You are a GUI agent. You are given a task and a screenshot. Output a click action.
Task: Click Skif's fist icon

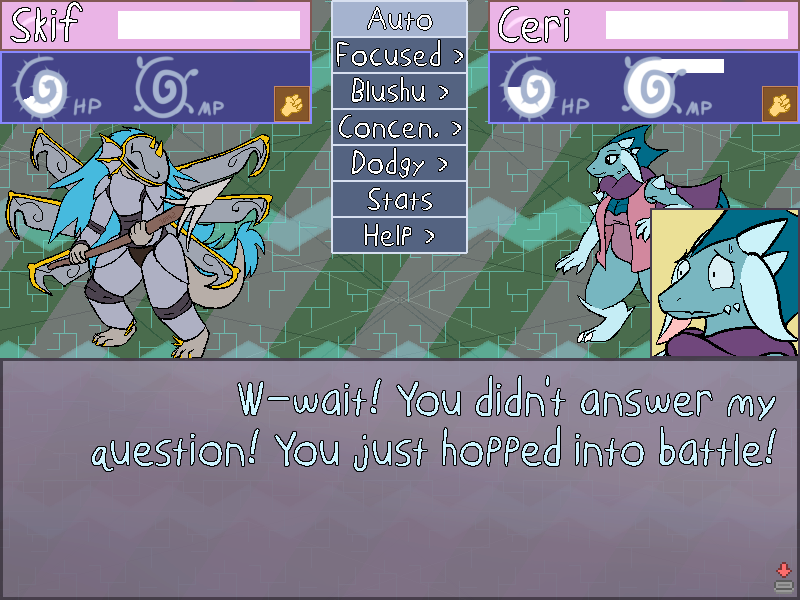(x=291, y=104)
